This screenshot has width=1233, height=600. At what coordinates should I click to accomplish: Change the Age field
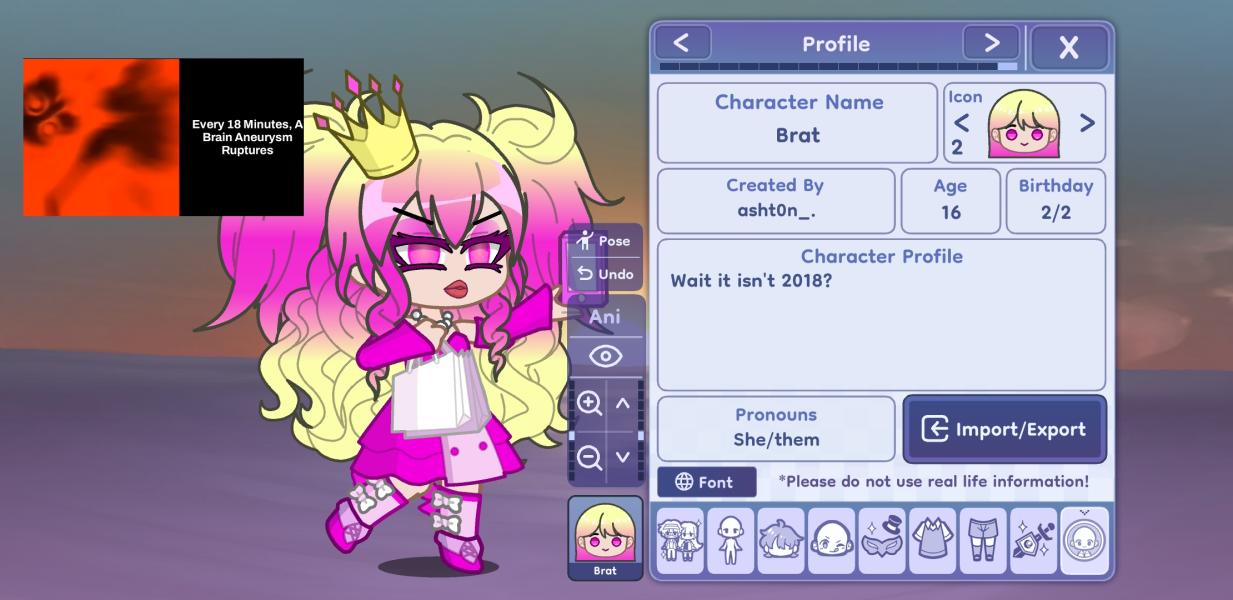click(950, 200)
